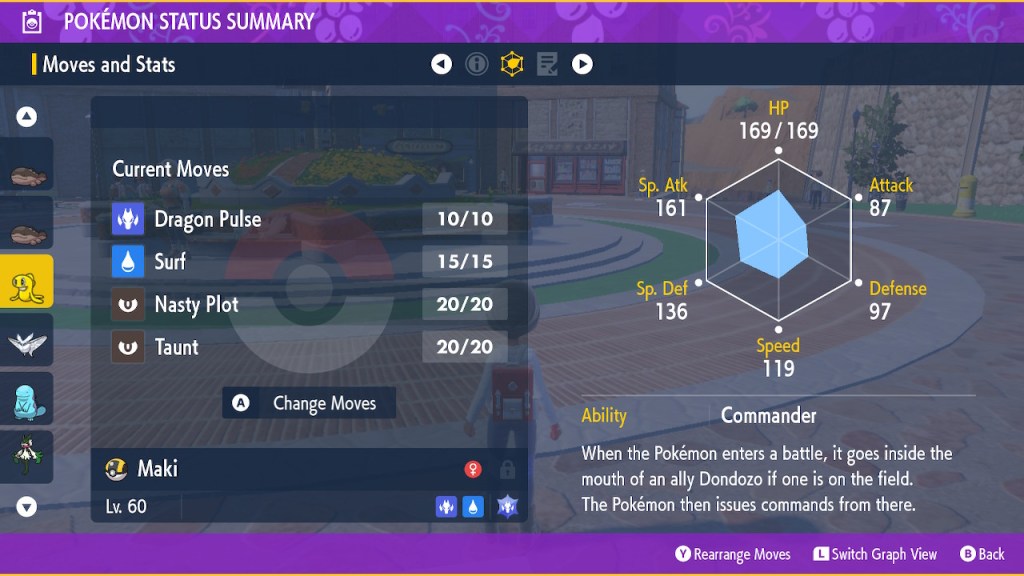Choose the Nasty Plot move
Screen dimensions: 1024x576
tap(310, 304)
